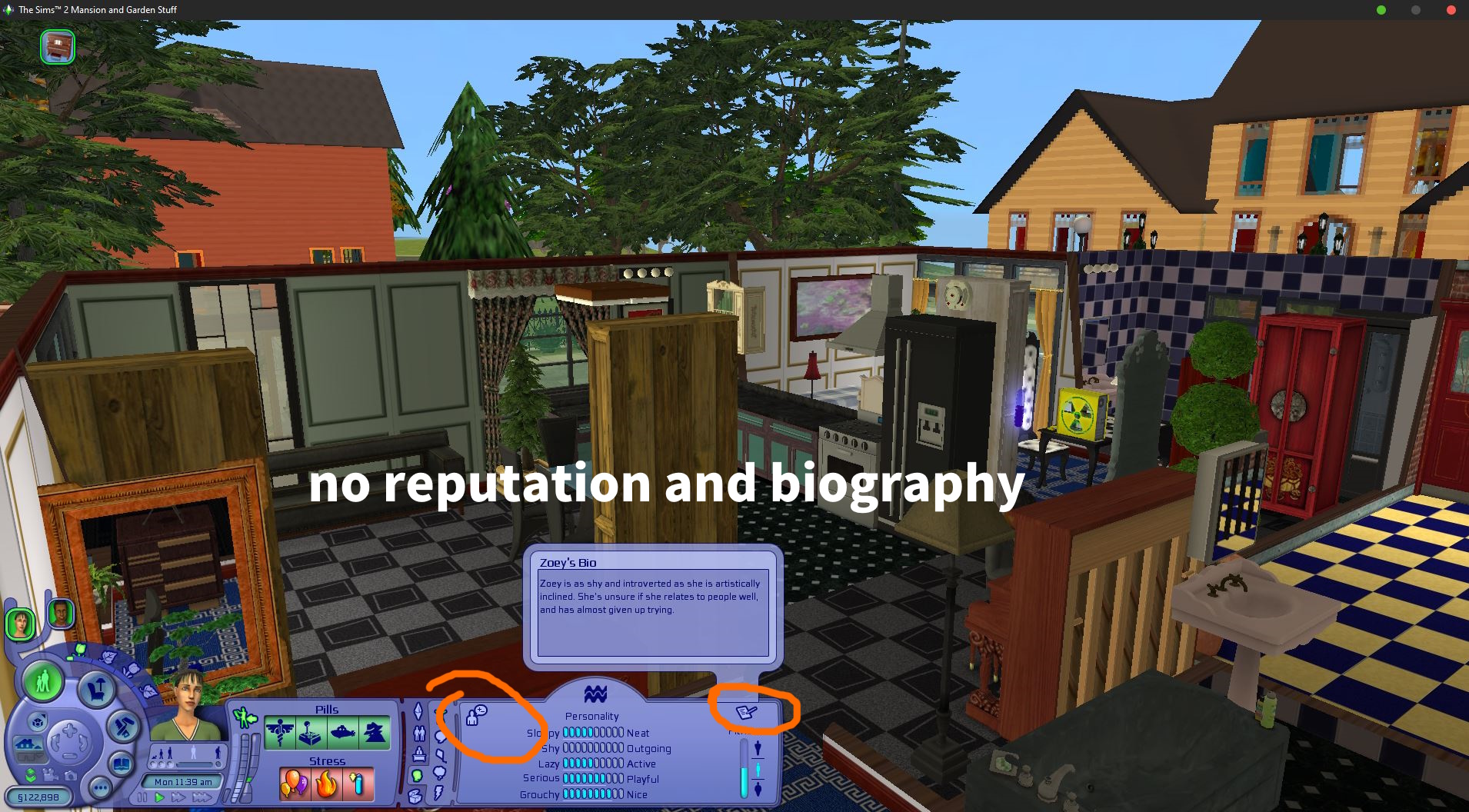Open the Inventory chest icon

tap(415, 797)
